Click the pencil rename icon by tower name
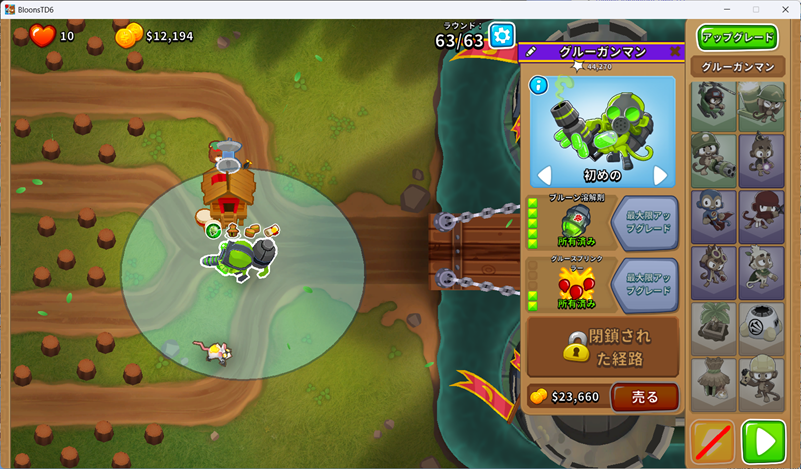This screenshot has width=801, height=469. tap(531, 51)
